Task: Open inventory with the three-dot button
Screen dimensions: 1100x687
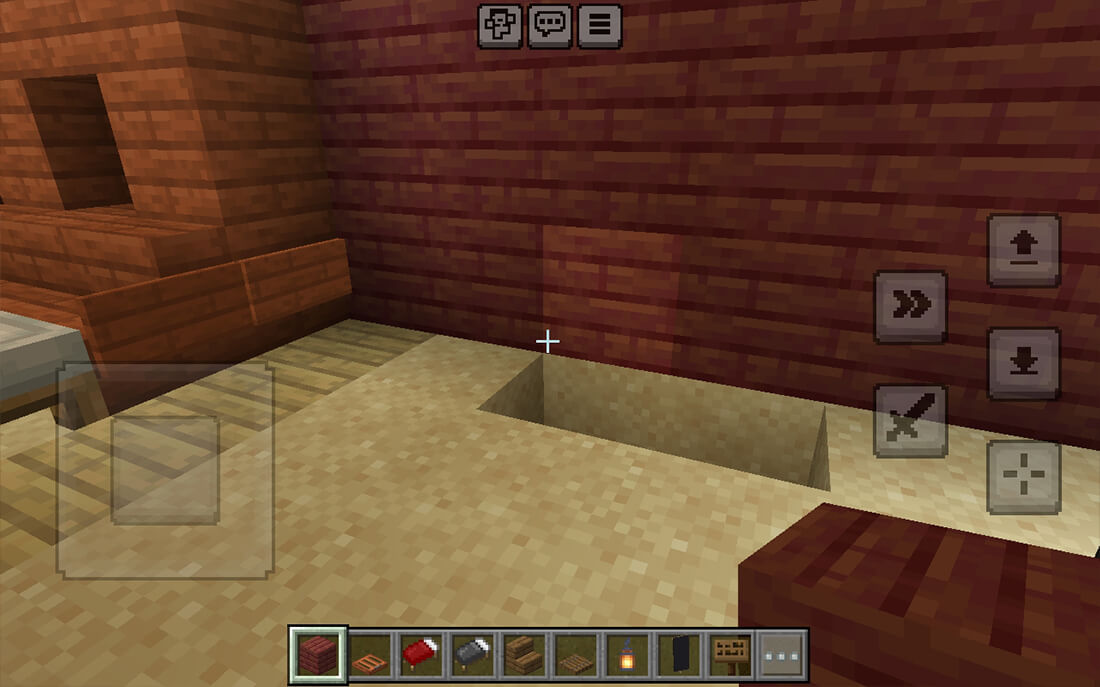Action: tap(782, 656)
